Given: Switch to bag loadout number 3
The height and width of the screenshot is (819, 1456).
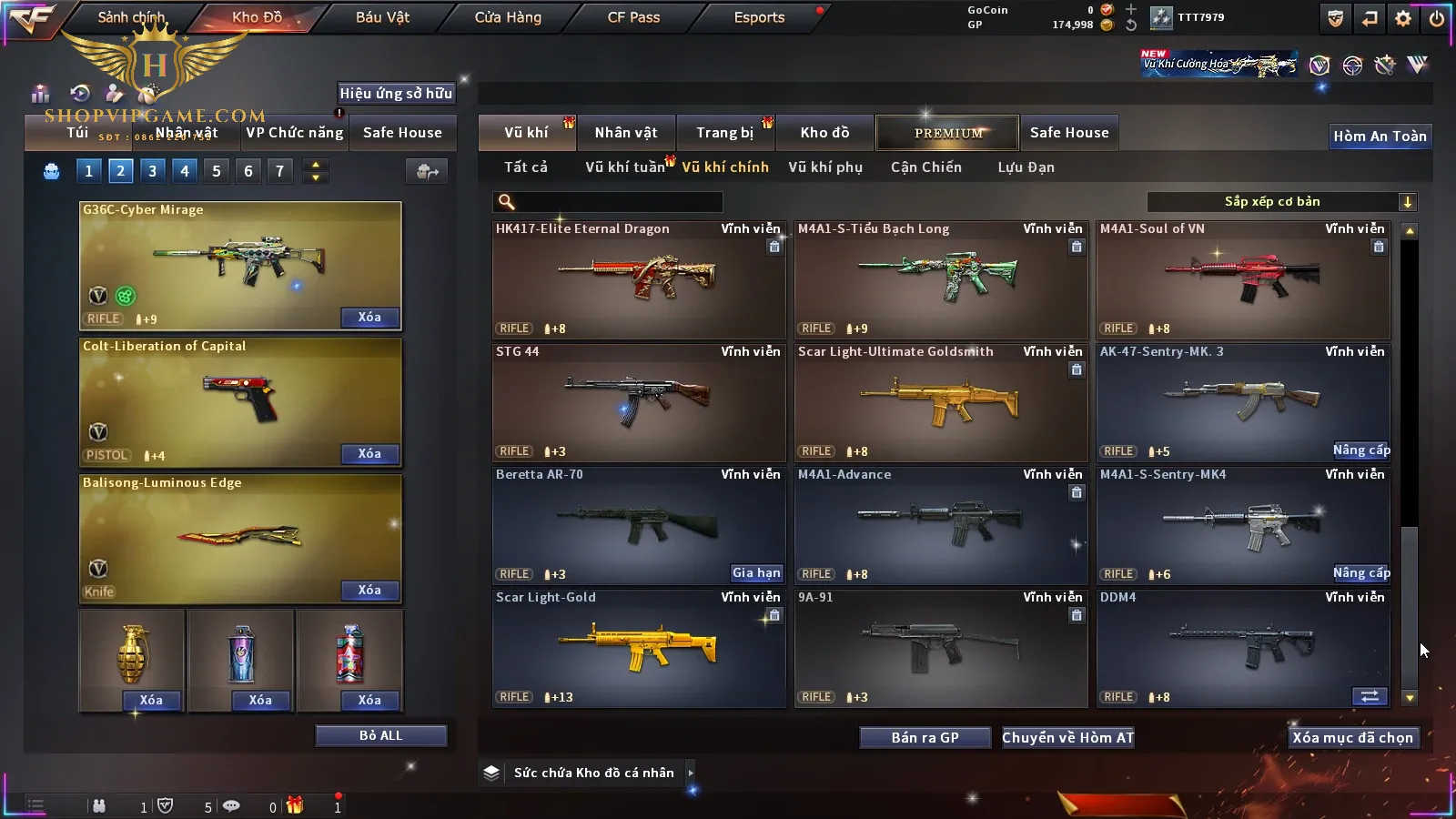Looking at the screenshot, I should pyautogui.click(x=152, y=171).
